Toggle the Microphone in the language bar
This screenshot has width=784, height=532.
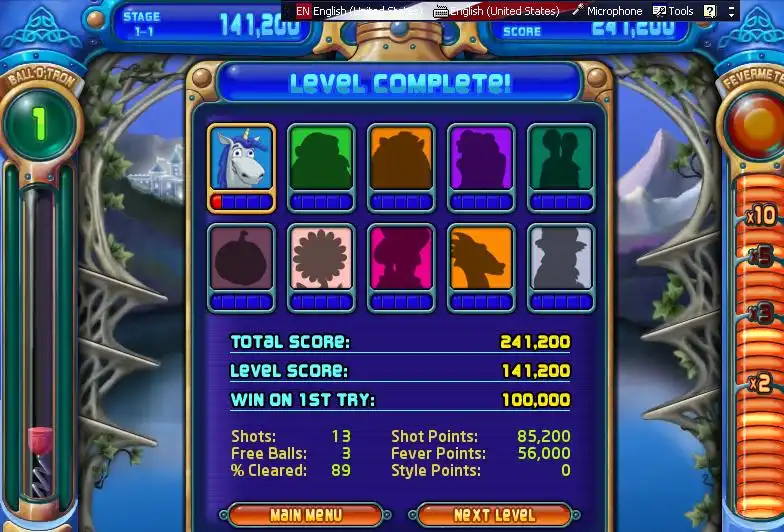coord(606,11)
